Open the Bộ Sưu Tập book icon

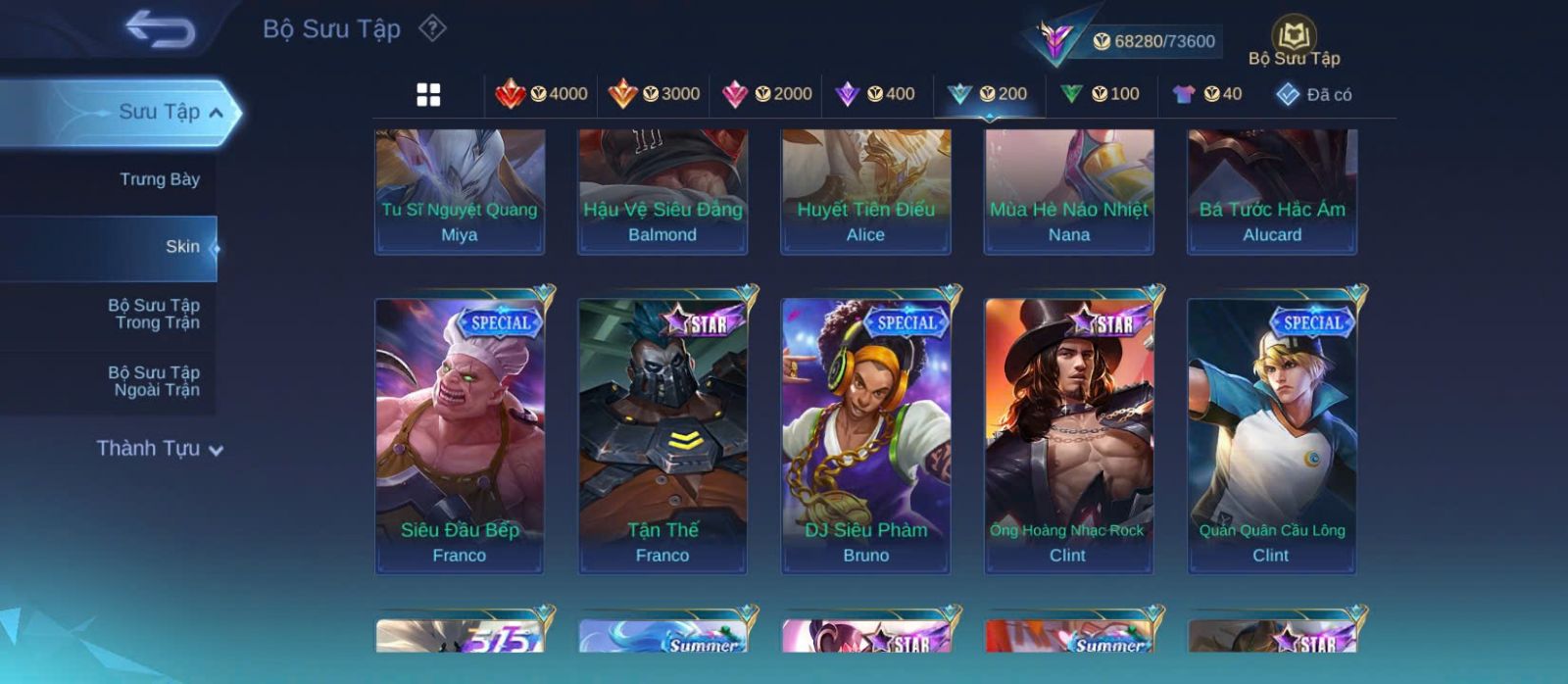pyautogui.click(x=1294, y=41)
